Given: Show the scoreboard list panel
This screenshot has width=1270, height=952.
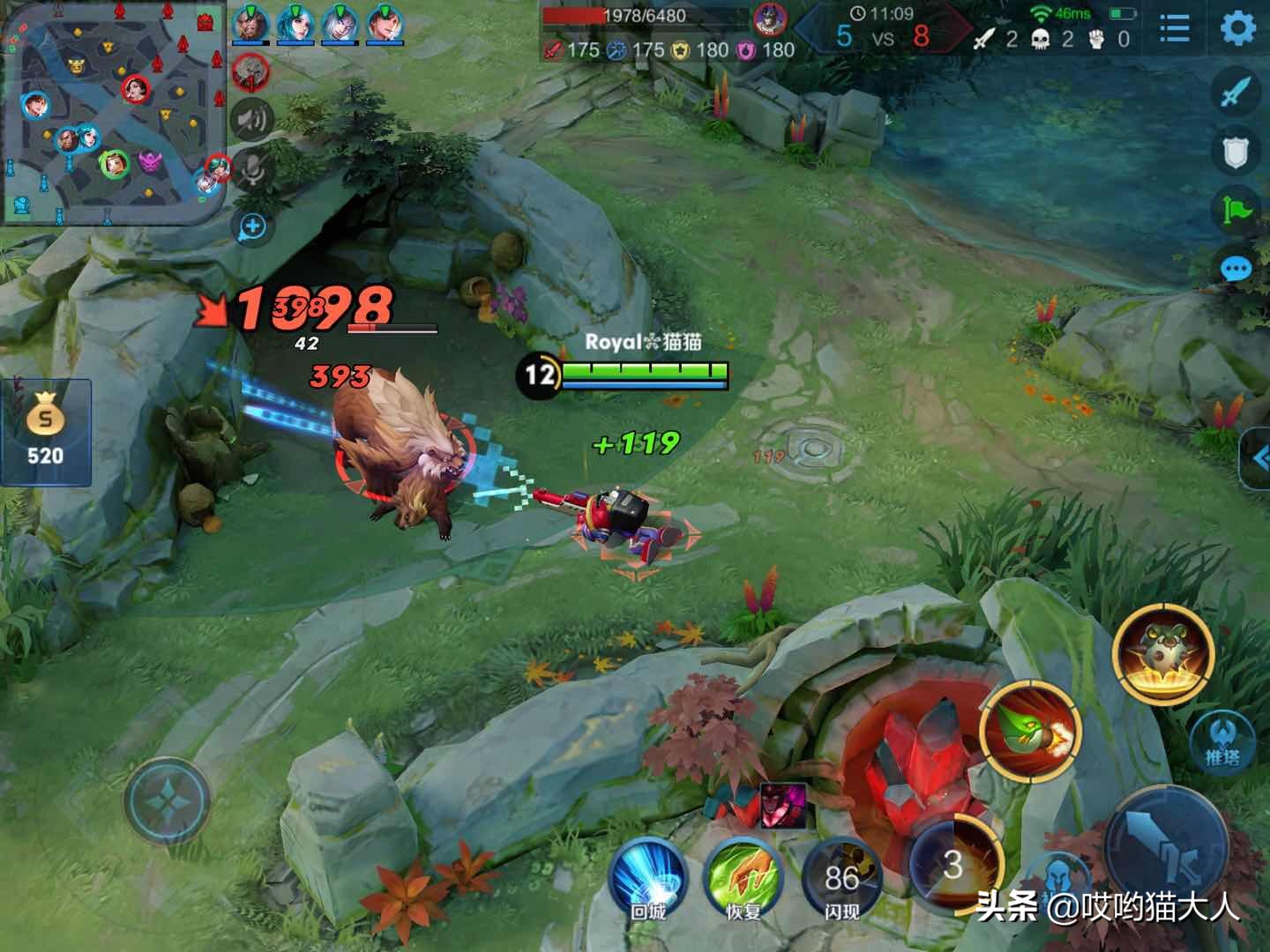Looking at the screenshot, I should (1174, 29).
